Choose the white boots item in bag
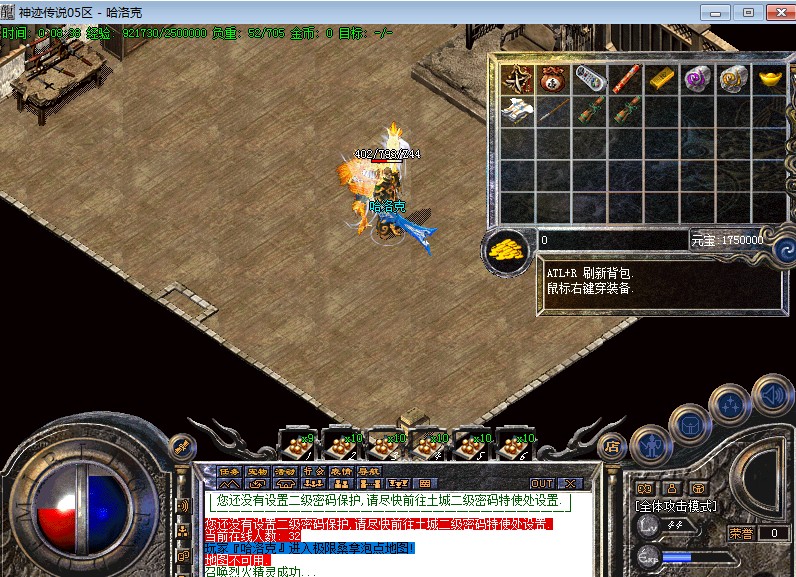This screenshot has width=796, height=577. [517, 109]
